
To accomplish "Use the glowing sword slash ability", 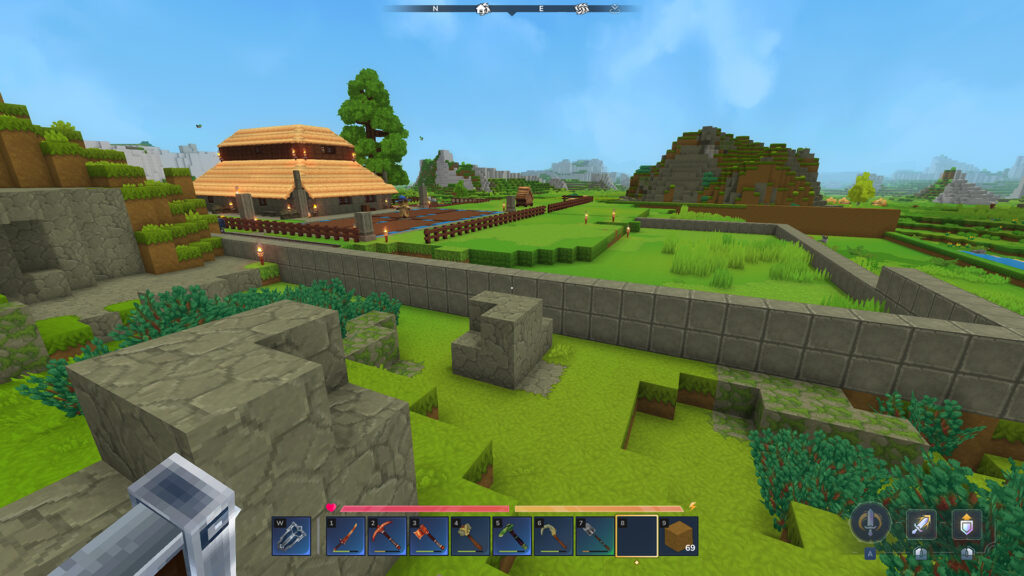I will tap(921, 523).
